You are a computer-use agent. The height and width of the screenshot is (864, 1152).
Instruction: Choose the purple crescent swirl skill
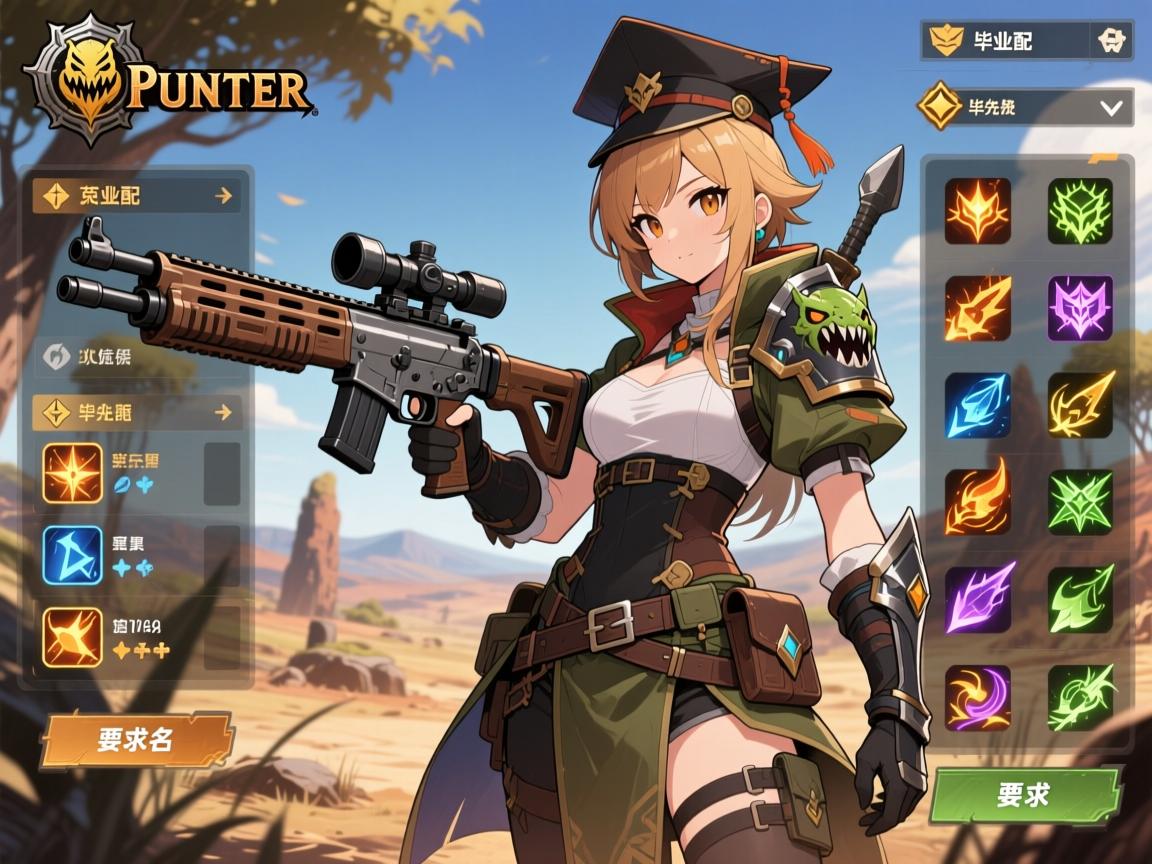point(977,697)
